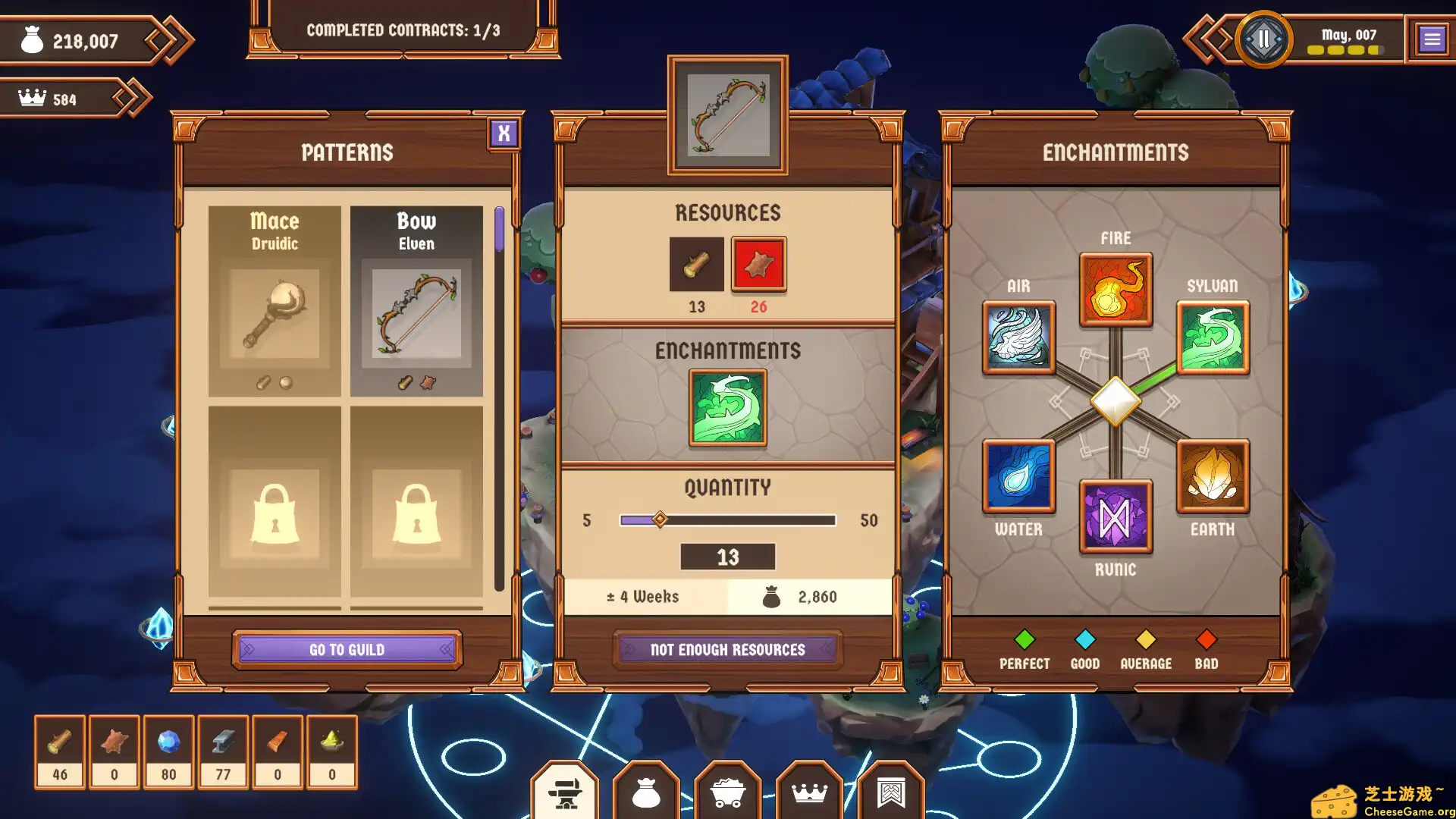Open the anvil crafting tab at bottom
The image size is (1456, 819).
pyautogui.click(x=564, y=793)
